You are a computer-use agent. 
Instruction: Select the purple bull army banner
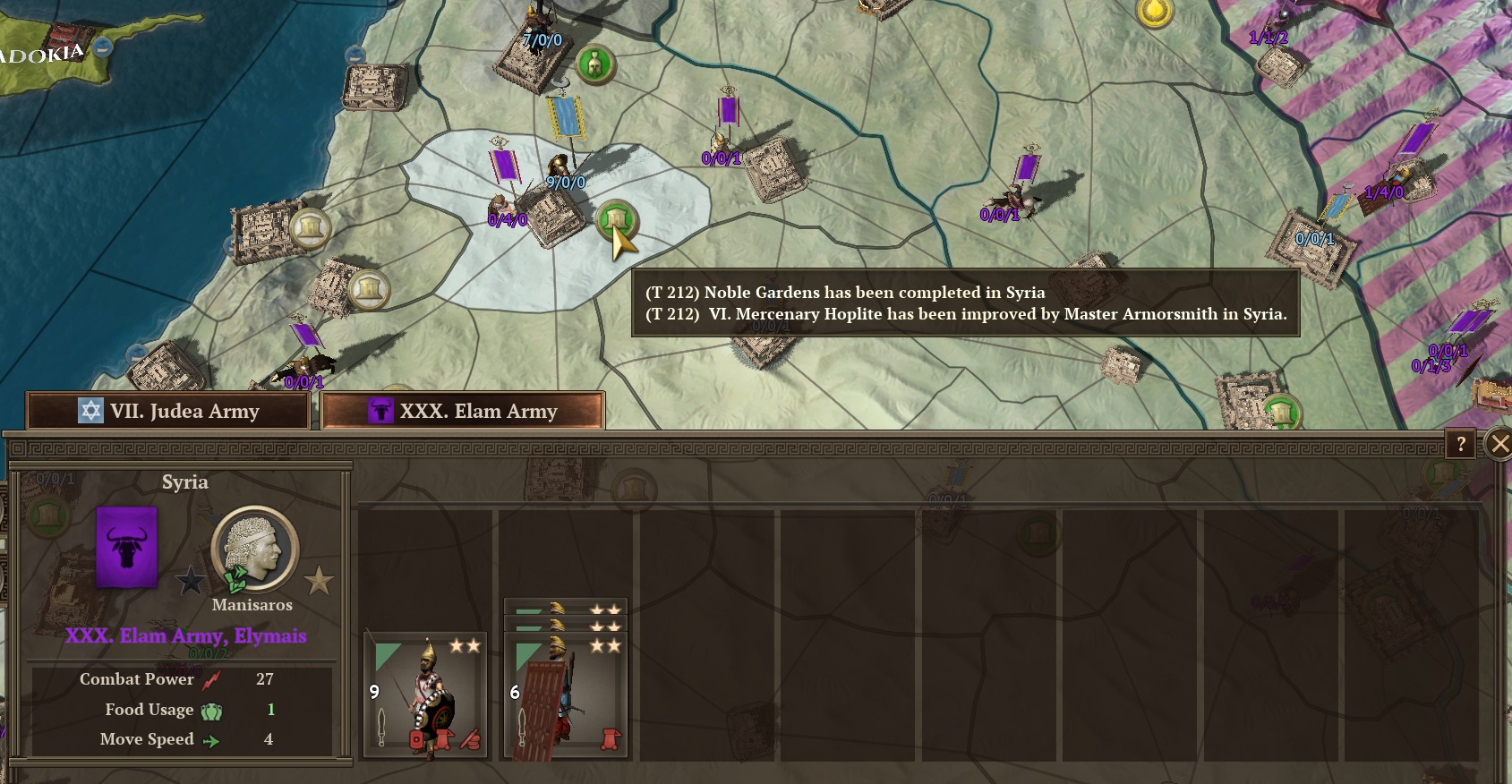[x=125, y=546]
